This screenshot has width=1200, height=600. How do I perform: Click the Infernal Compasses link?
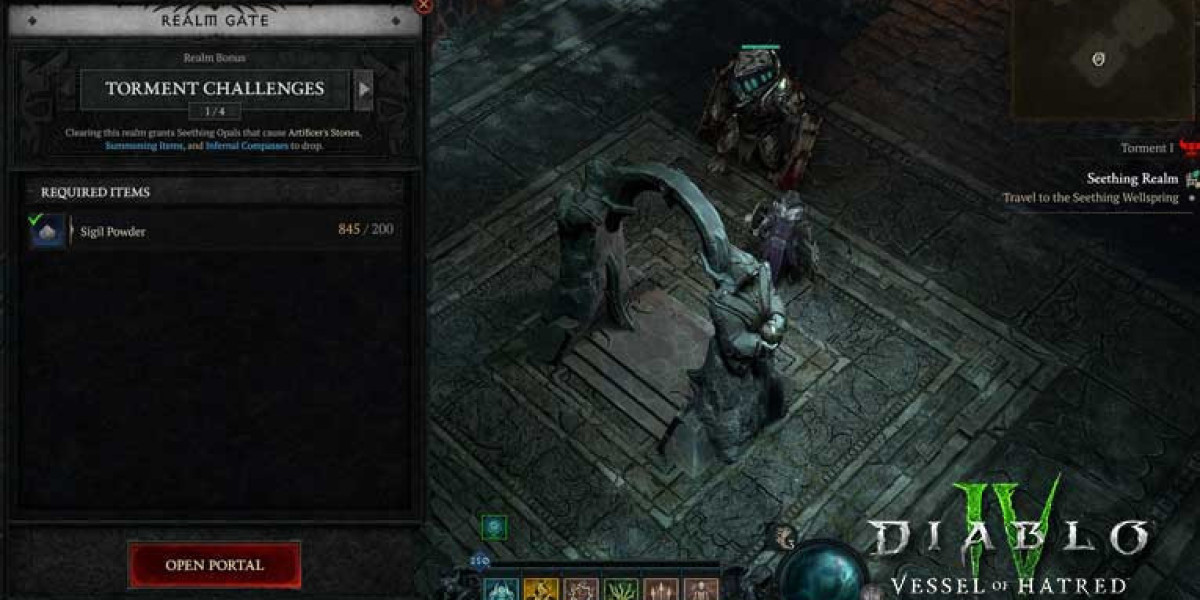247,146
